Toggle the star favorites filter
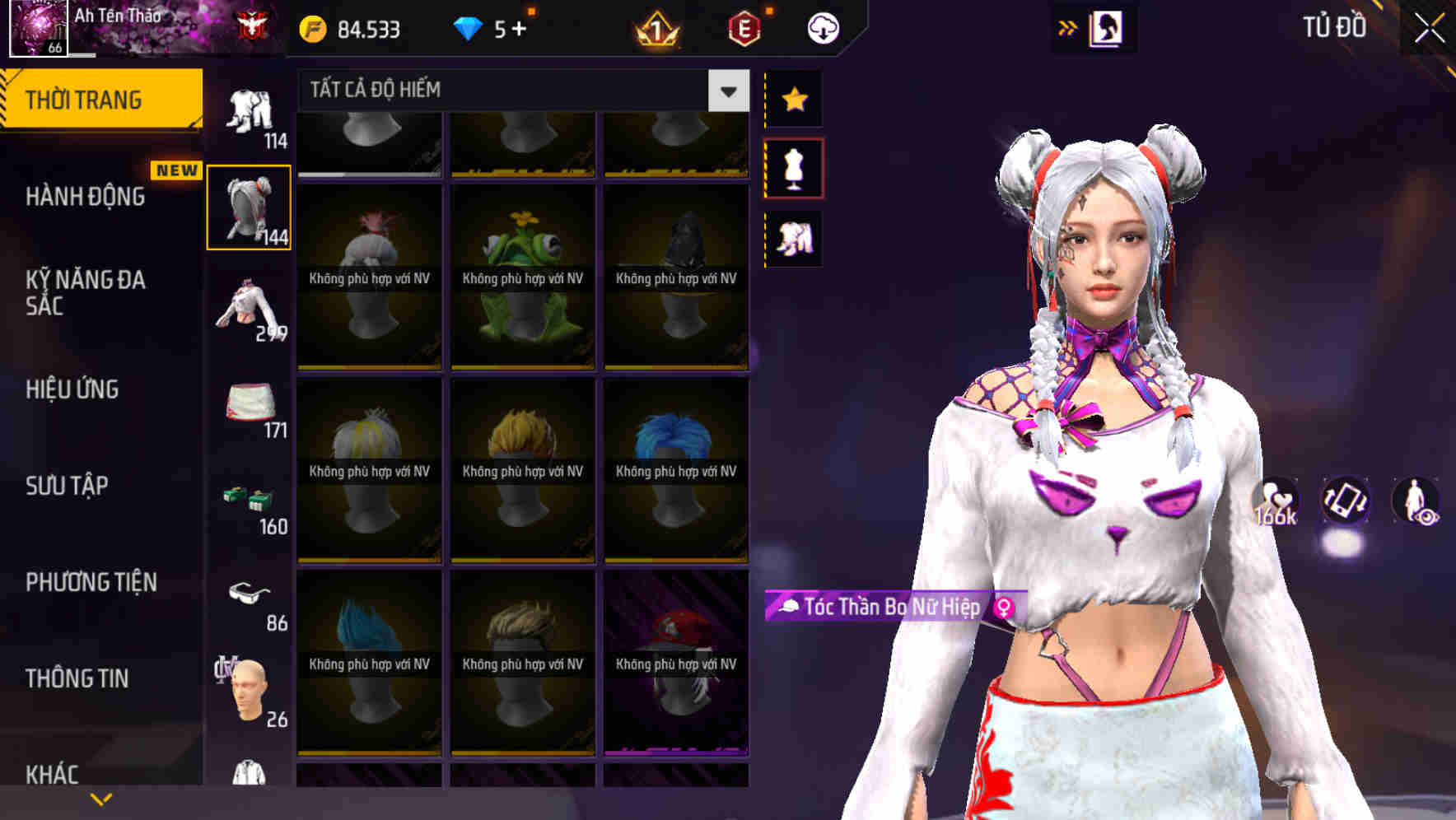This screenshot has height=820, width=1456. pos(793,99)
